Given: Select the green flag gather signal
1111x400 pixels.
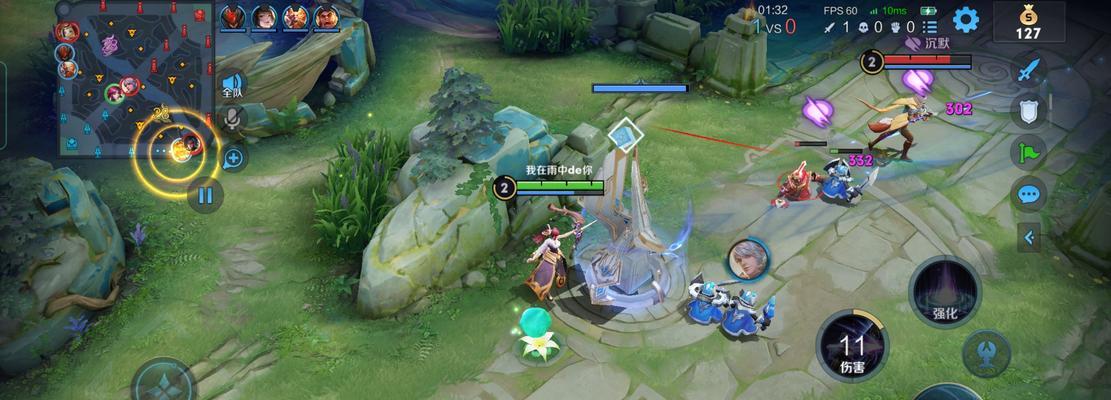Looking at the screenshot, I should 1028,152.
